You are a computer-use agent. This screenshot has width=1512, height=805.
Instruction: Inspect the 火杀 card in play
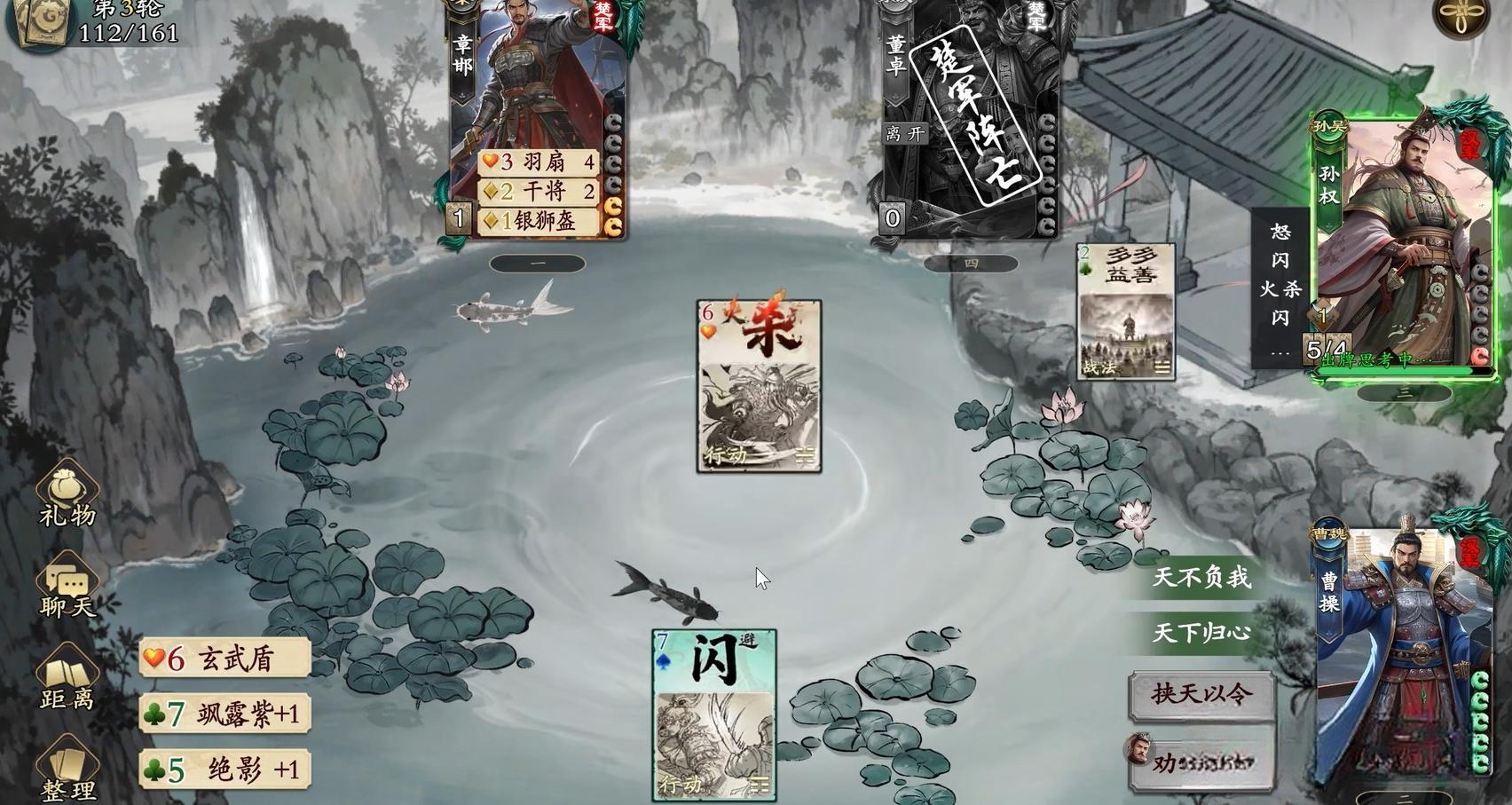click(759, 386)
